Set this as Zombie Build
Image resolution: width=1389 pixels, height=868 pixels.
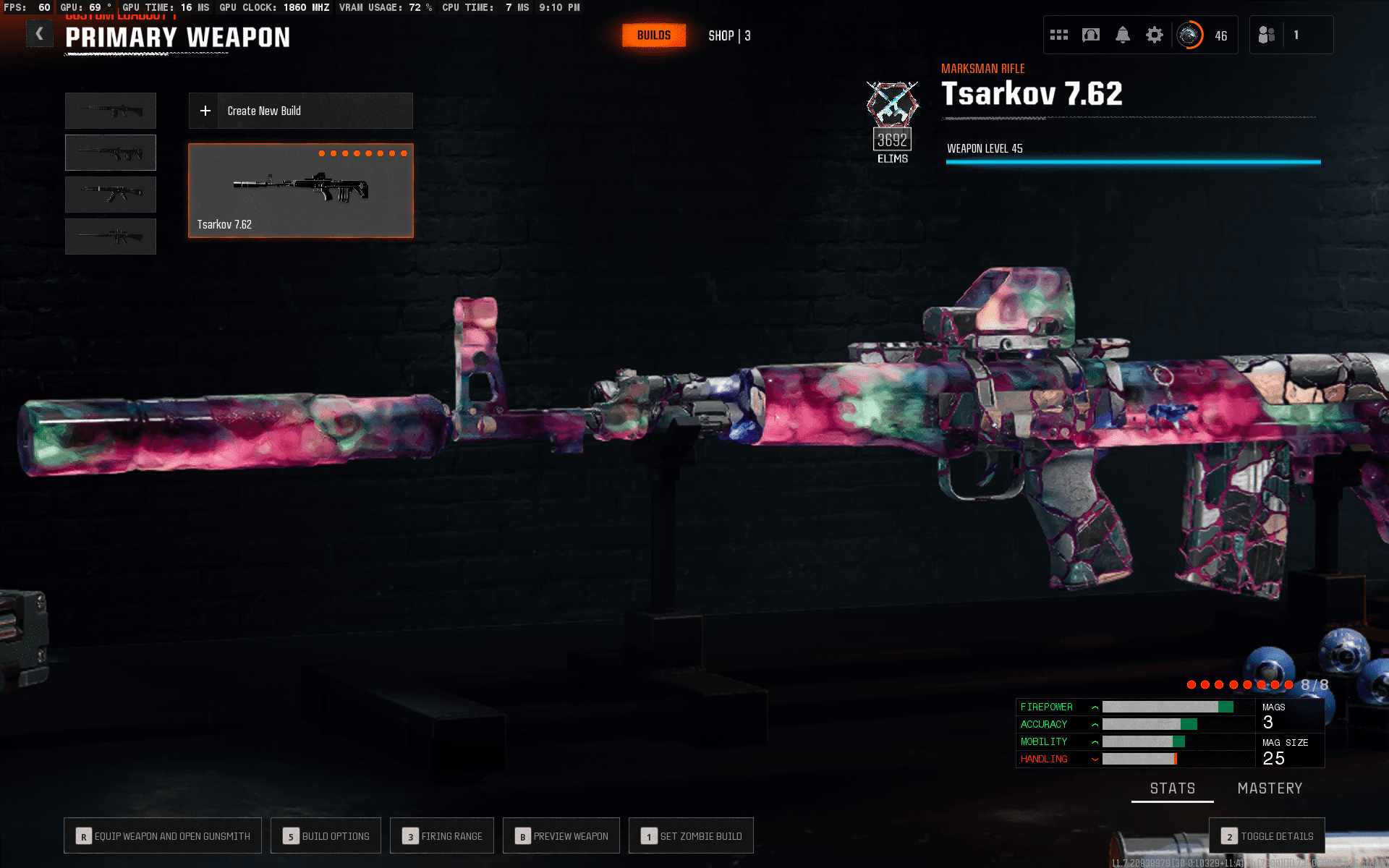[x=691, y=836]
